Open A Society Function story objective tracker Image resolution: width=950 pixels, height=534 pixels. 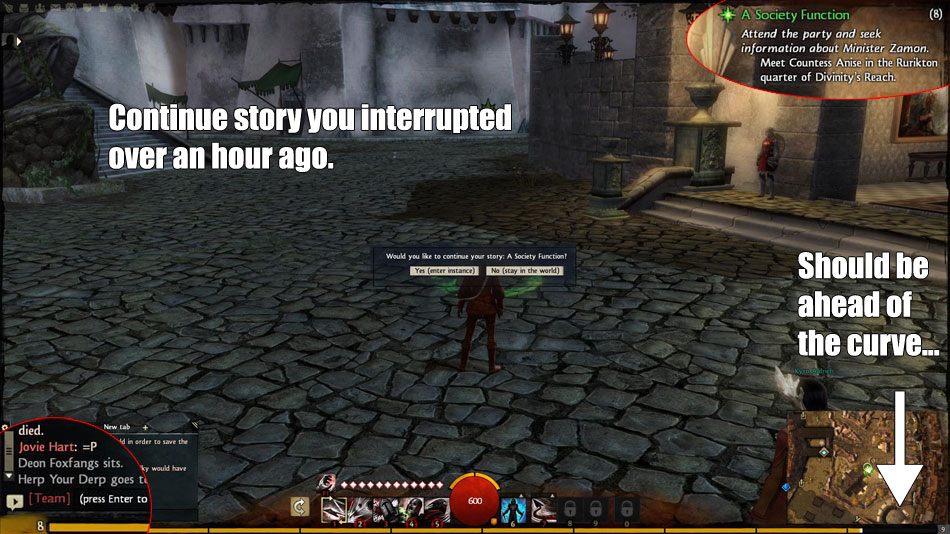796,15
